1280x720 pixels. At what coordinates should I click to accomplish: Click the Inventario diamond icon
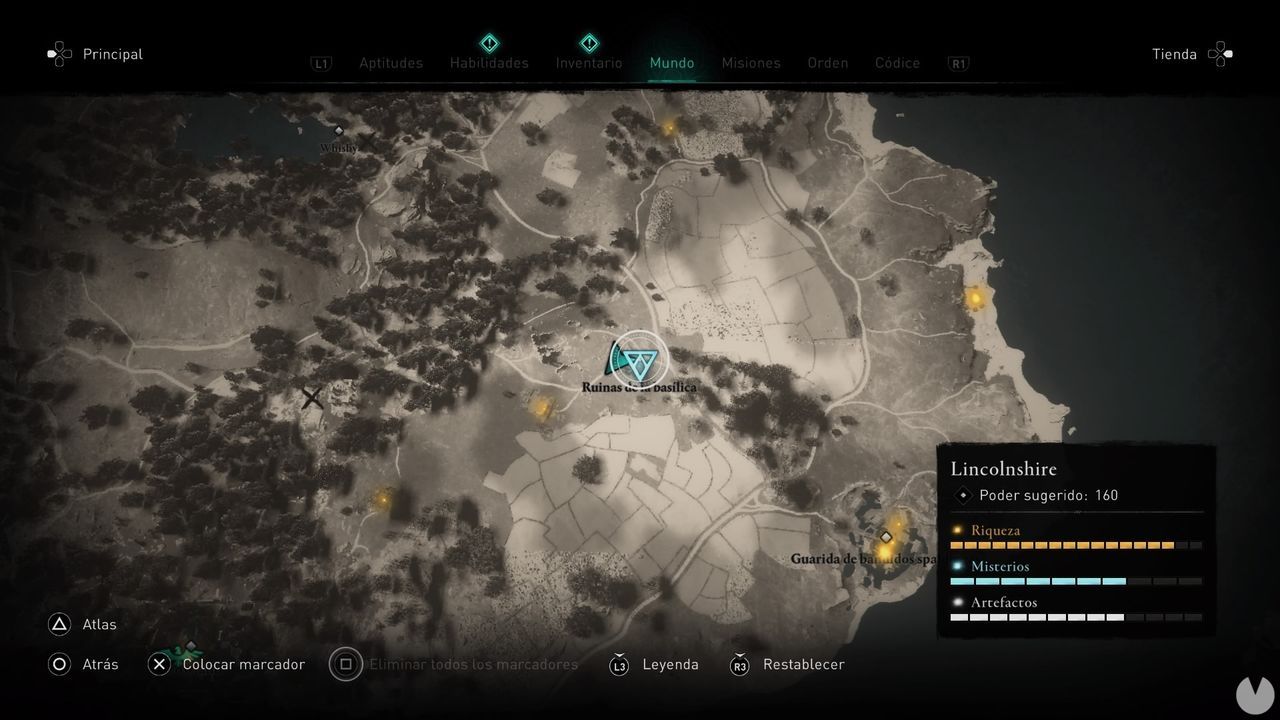(588, 44)
